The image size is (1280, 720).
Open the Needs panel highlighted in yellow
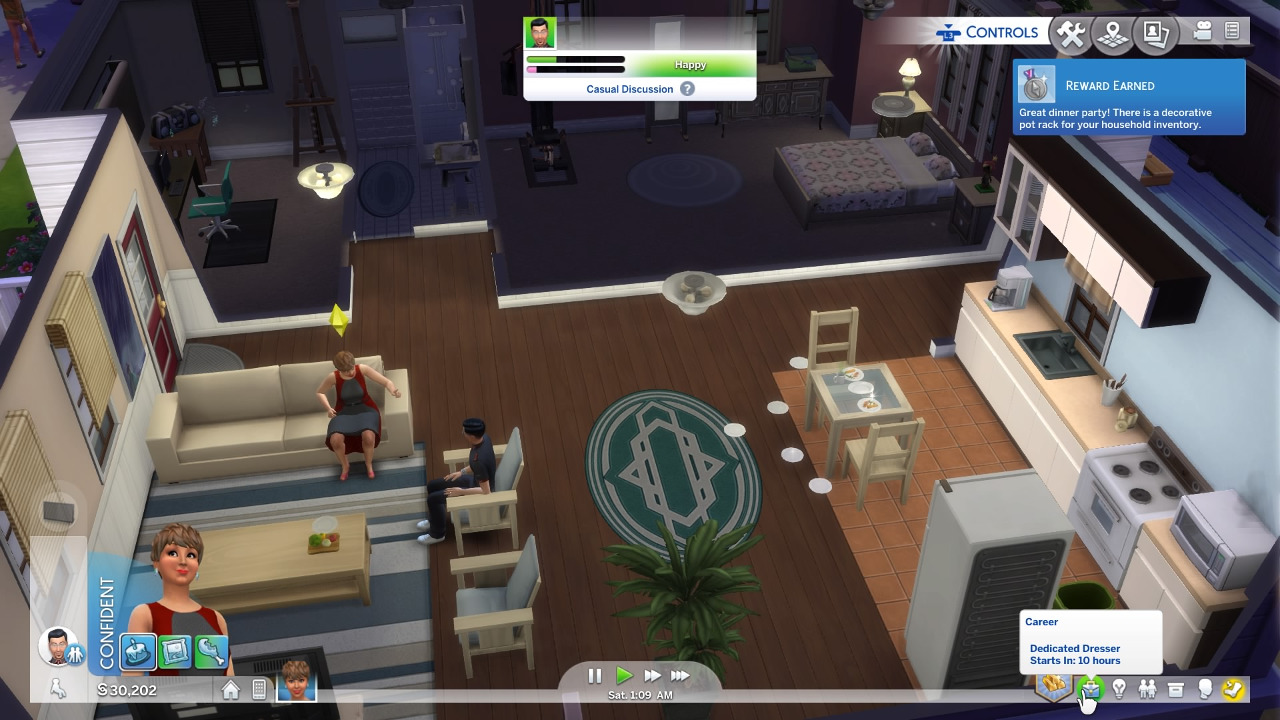coord(1234,688)
